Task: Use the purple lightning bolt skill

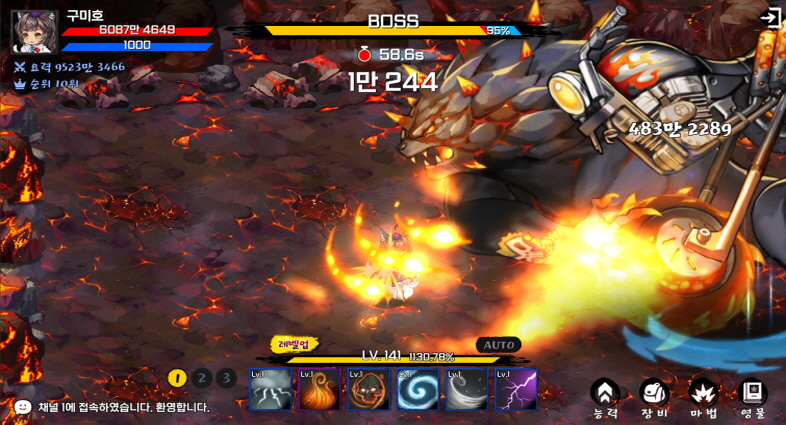Action: pos(515,389)
